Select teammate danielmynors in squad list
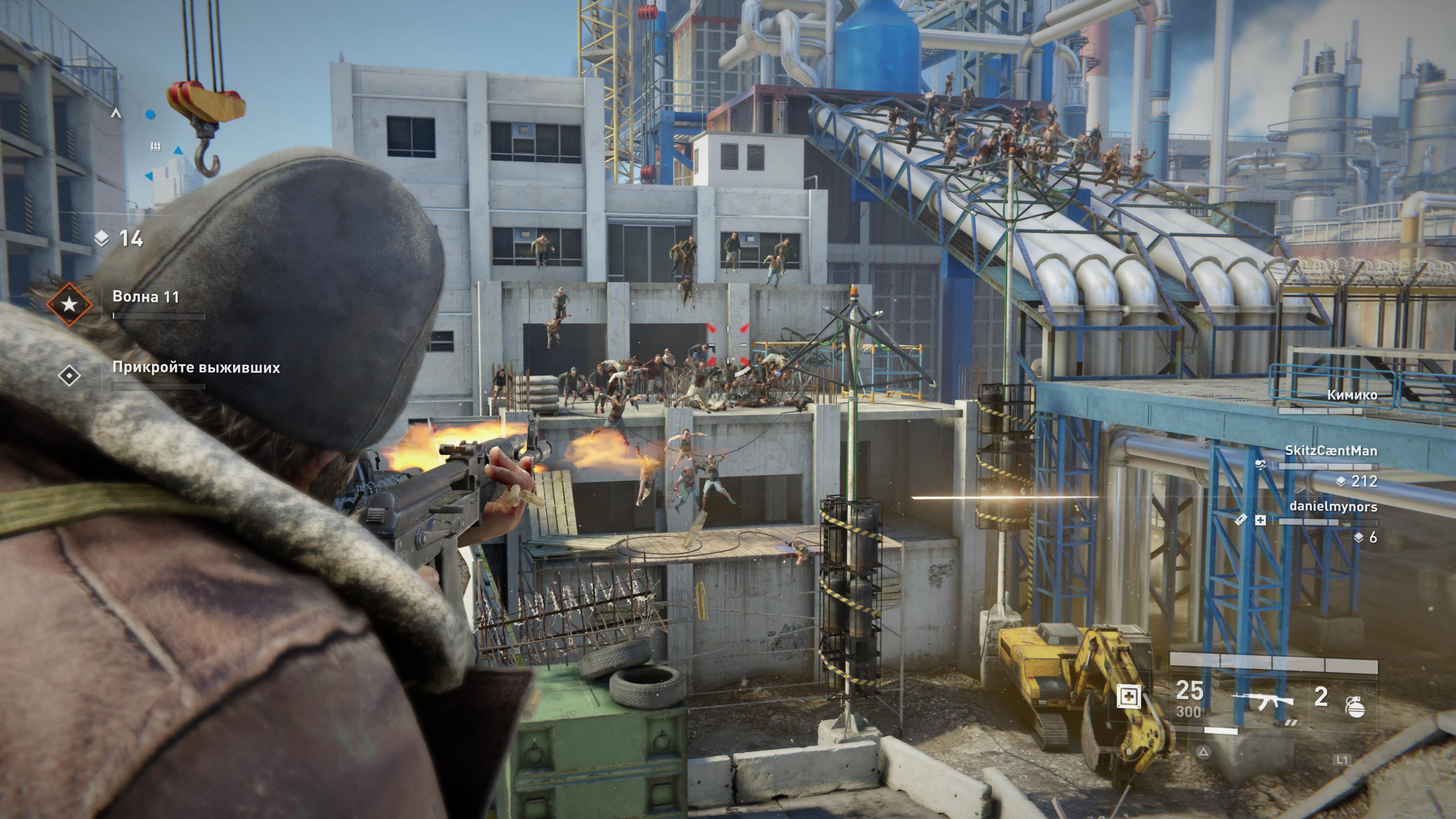 pos(1333,507)
